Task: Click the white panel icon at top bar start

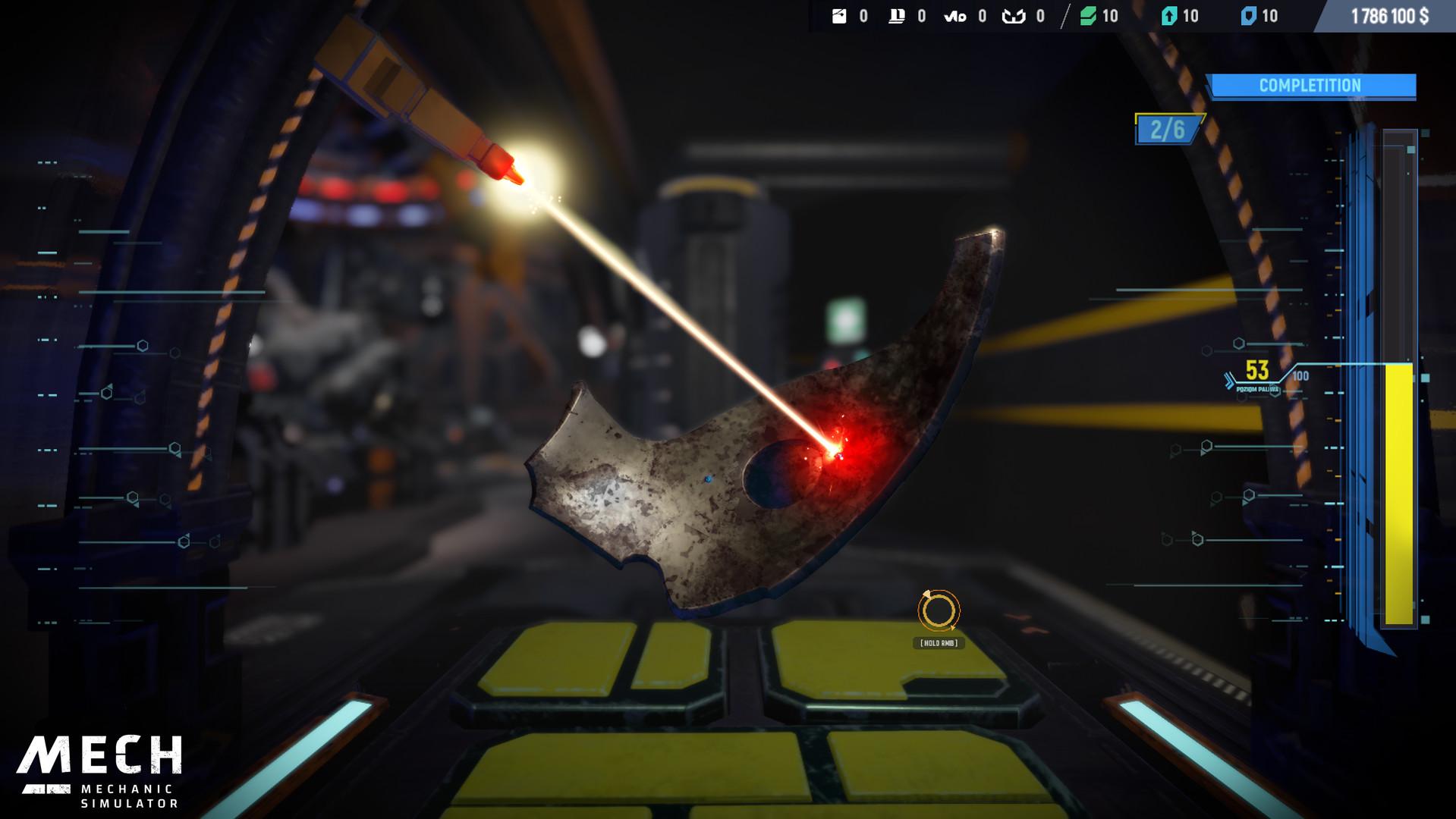Action: click(841, 14)
